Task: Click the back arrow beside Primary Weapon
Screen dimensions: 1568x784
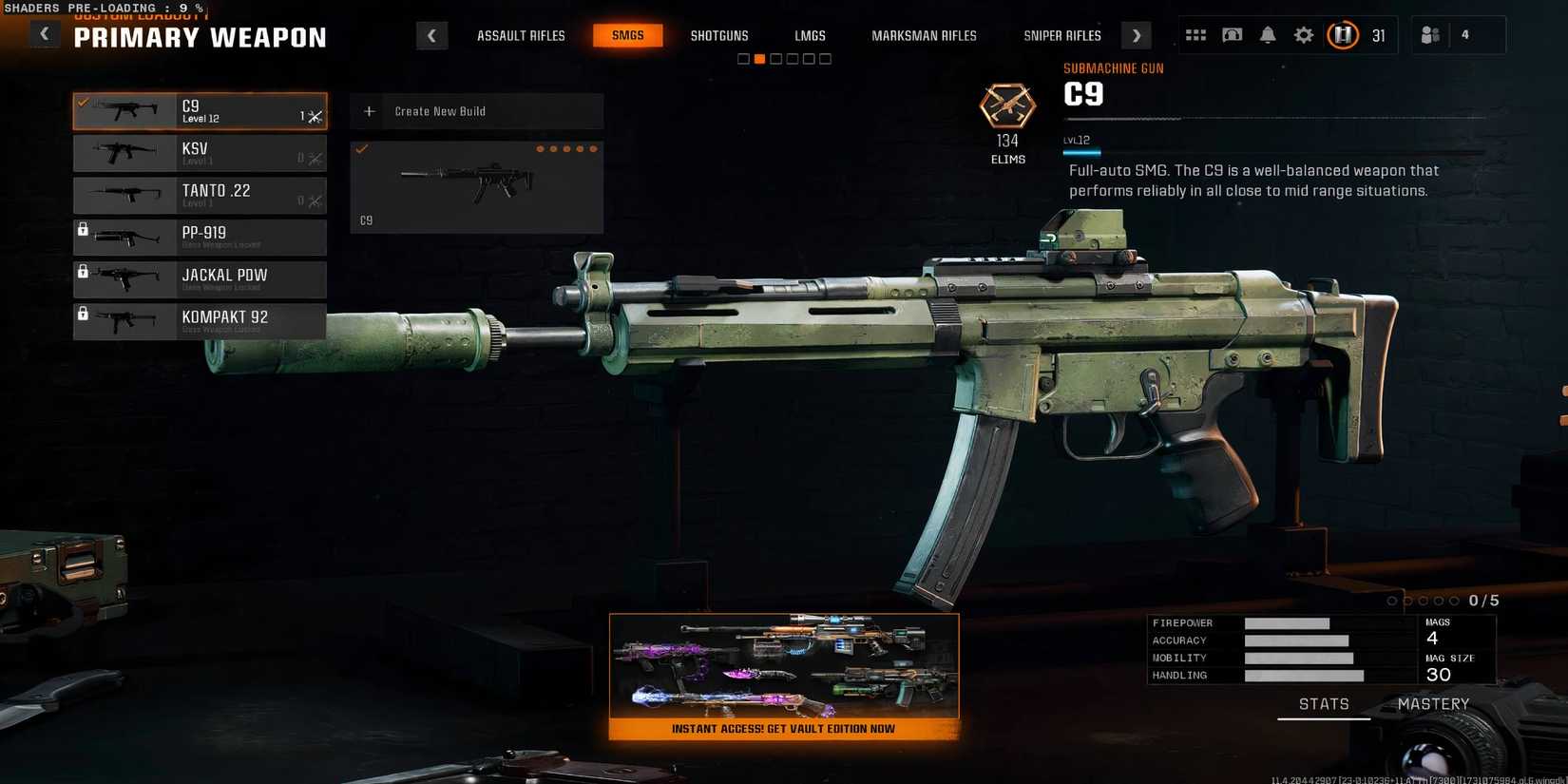Action: (44, 33)
